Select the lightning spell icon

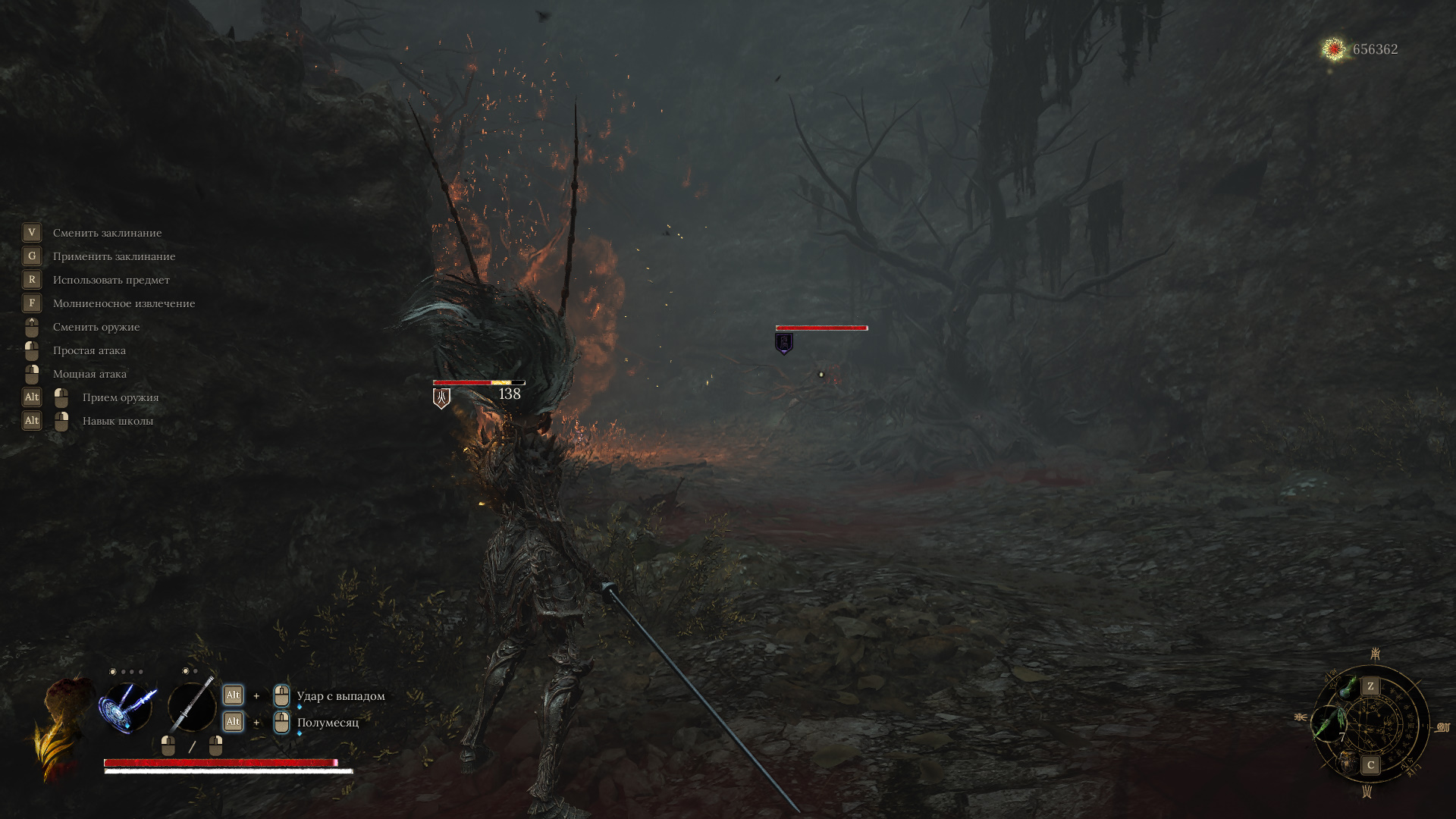click(x=127, y=707)
